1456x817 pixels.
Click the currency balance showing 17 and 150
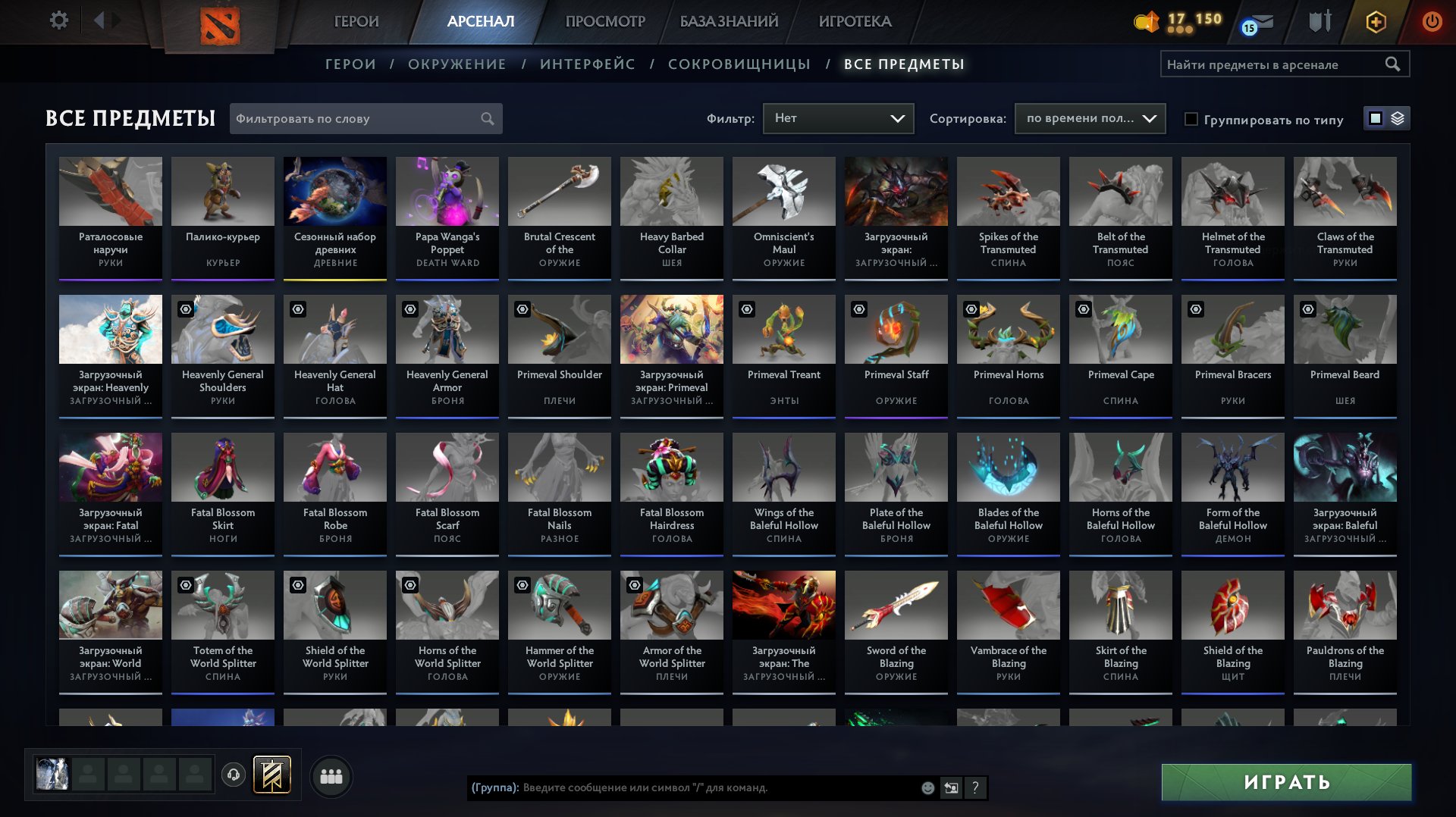(1176, 22)
